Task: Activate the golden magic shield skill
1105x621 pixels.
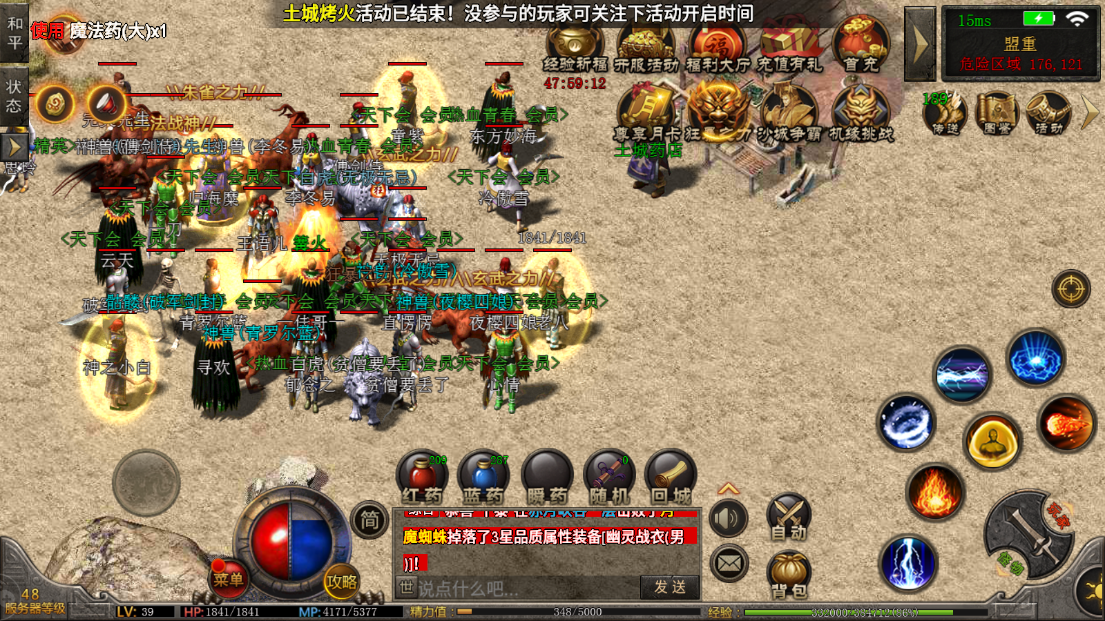Action: (x=992, y=441)
